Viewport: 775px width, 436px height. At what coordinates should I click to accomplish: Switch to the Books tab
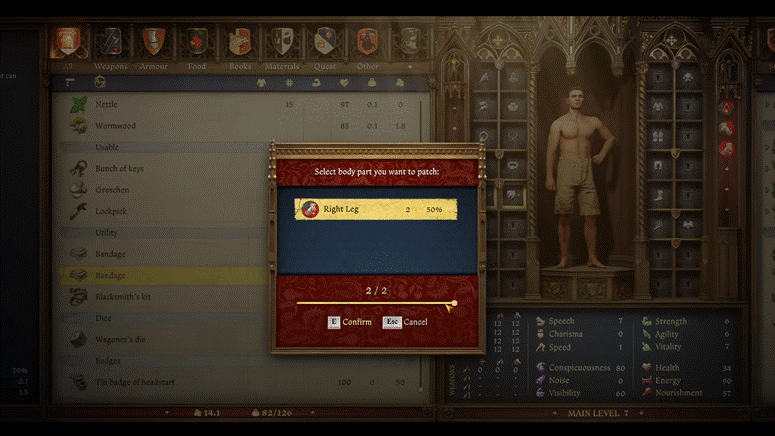(x=239, y=42)
